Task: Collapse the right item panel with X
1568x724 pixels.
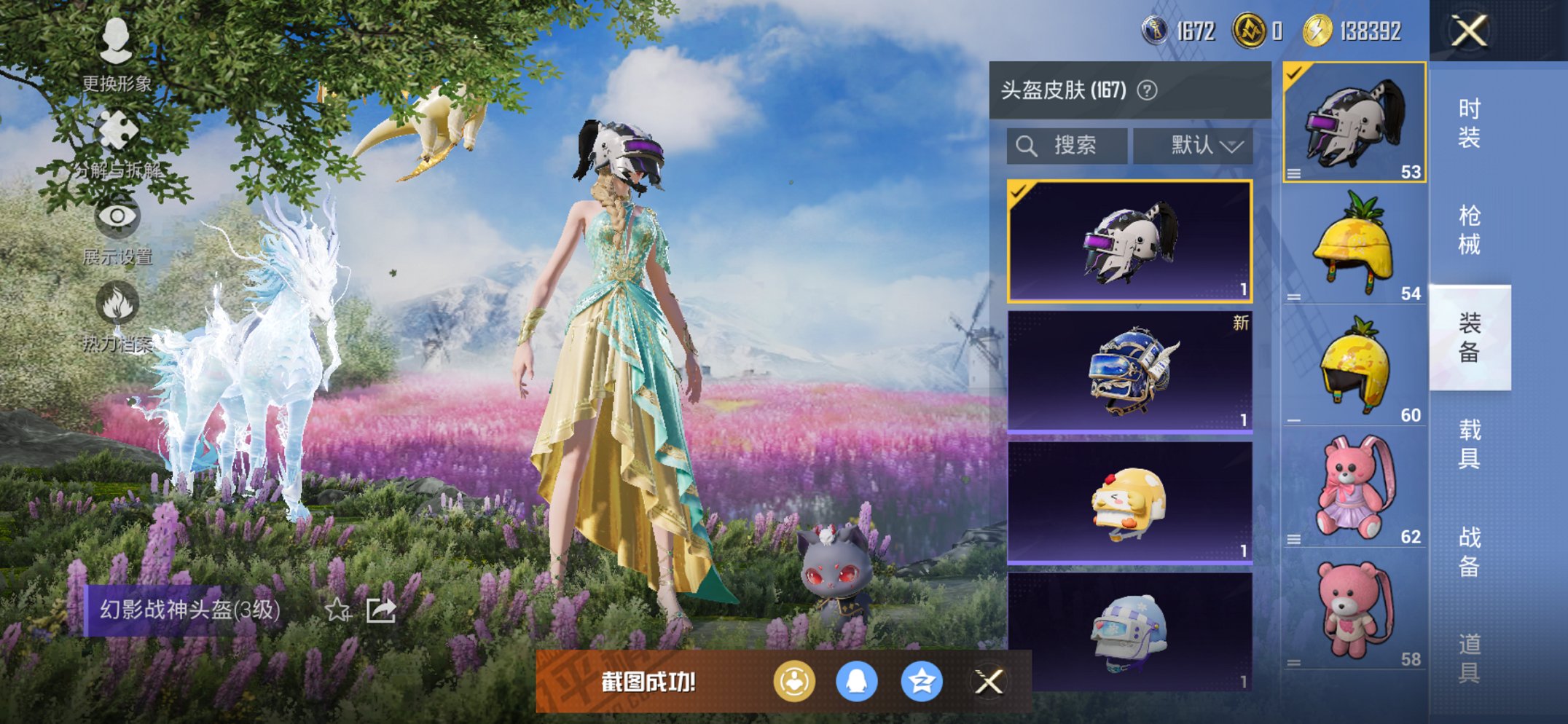Action: 1468,31
